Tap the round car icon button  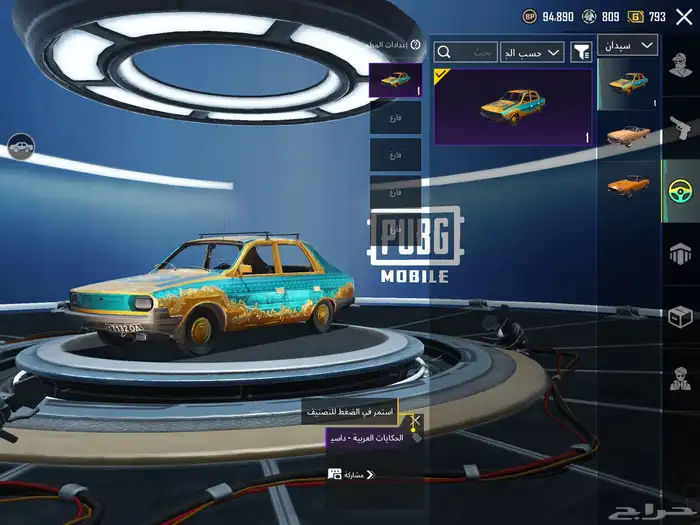click(x=20, y=147)
